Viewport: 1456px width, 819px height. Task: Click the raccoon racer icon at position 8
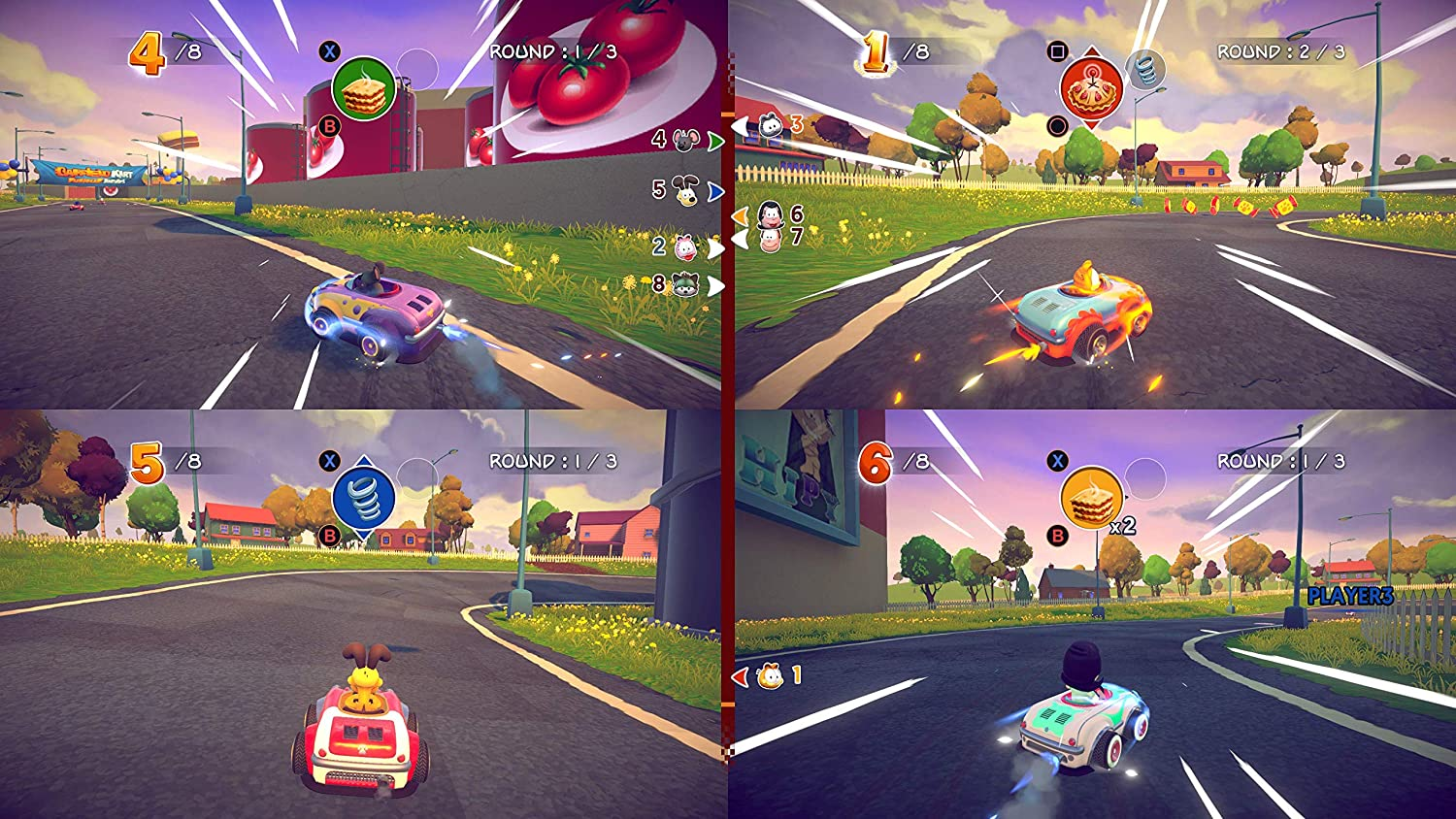[685, 281]
